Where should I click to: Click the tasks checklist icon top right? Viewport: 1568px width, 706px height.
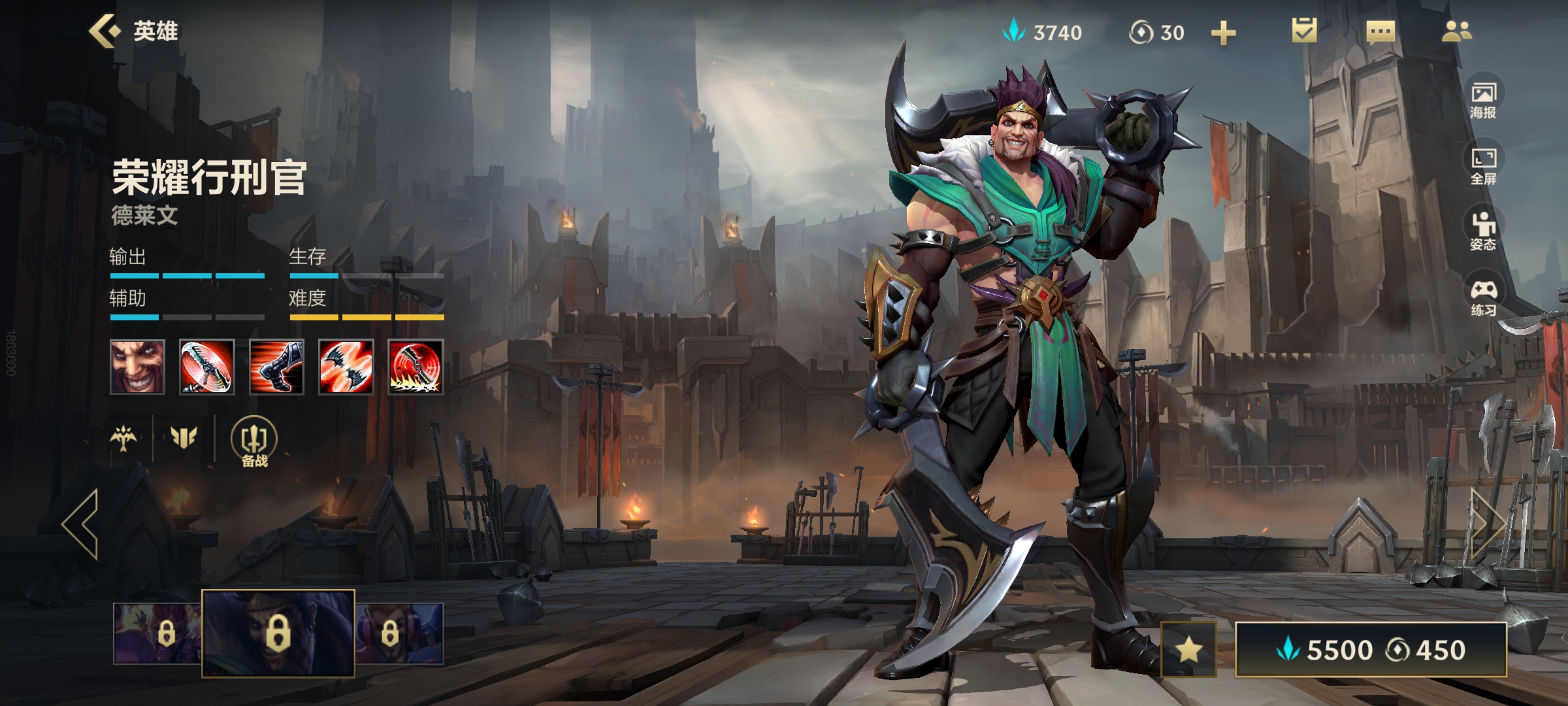click(x=1304, y=31)
